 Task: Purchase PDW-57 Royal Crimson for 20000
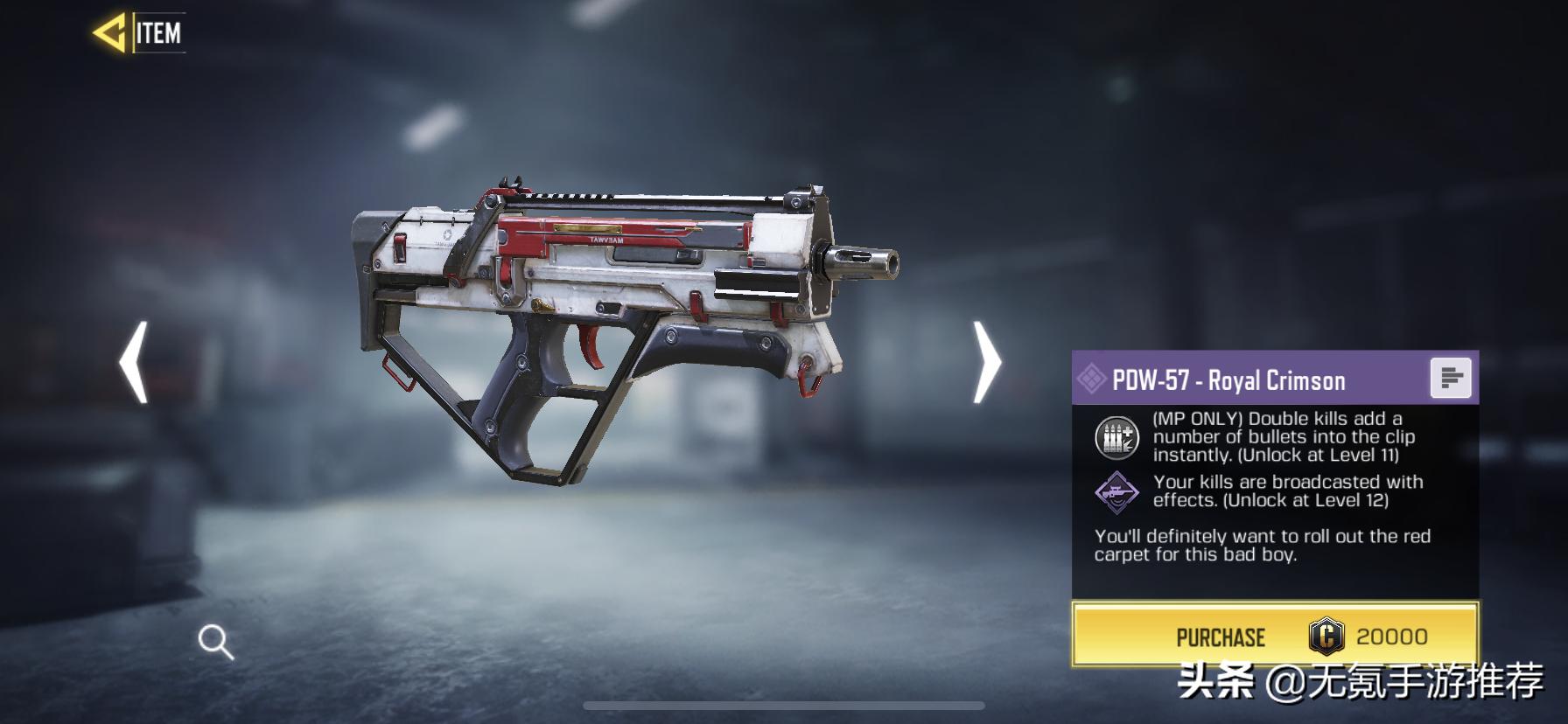[1275, 637]
